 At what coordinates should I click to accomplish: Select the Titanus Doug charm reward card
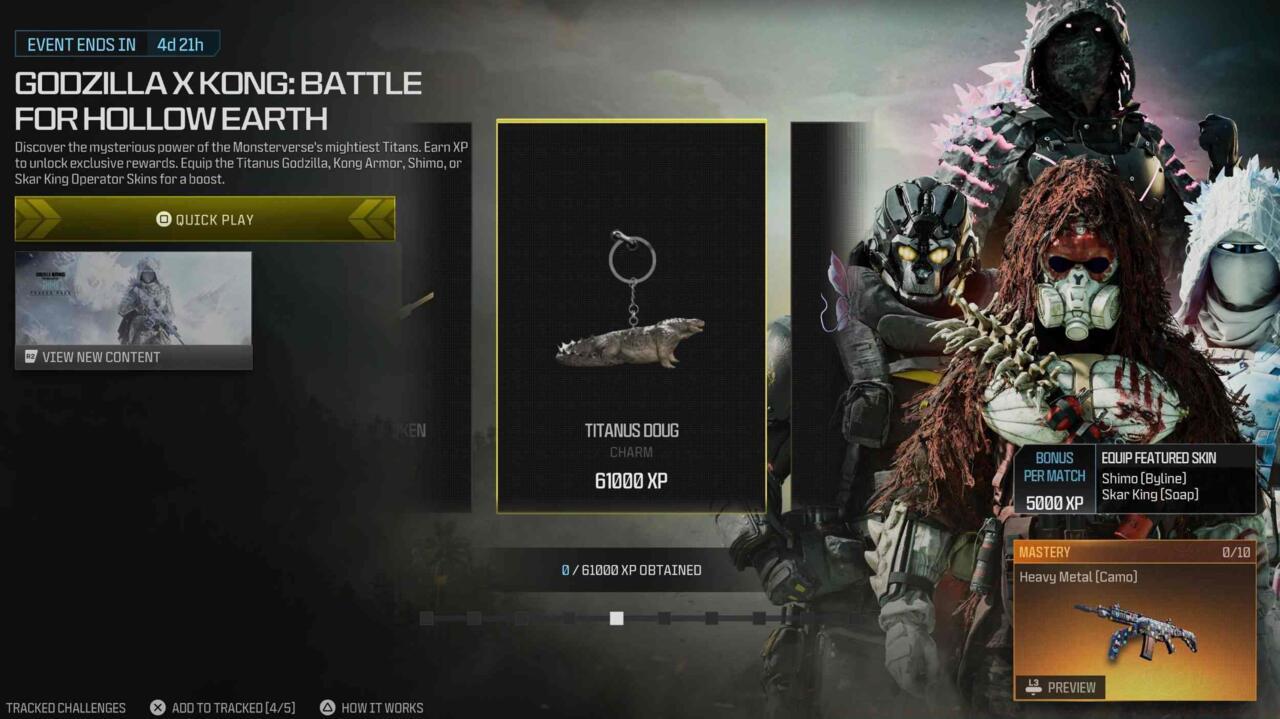click(631, 317)
